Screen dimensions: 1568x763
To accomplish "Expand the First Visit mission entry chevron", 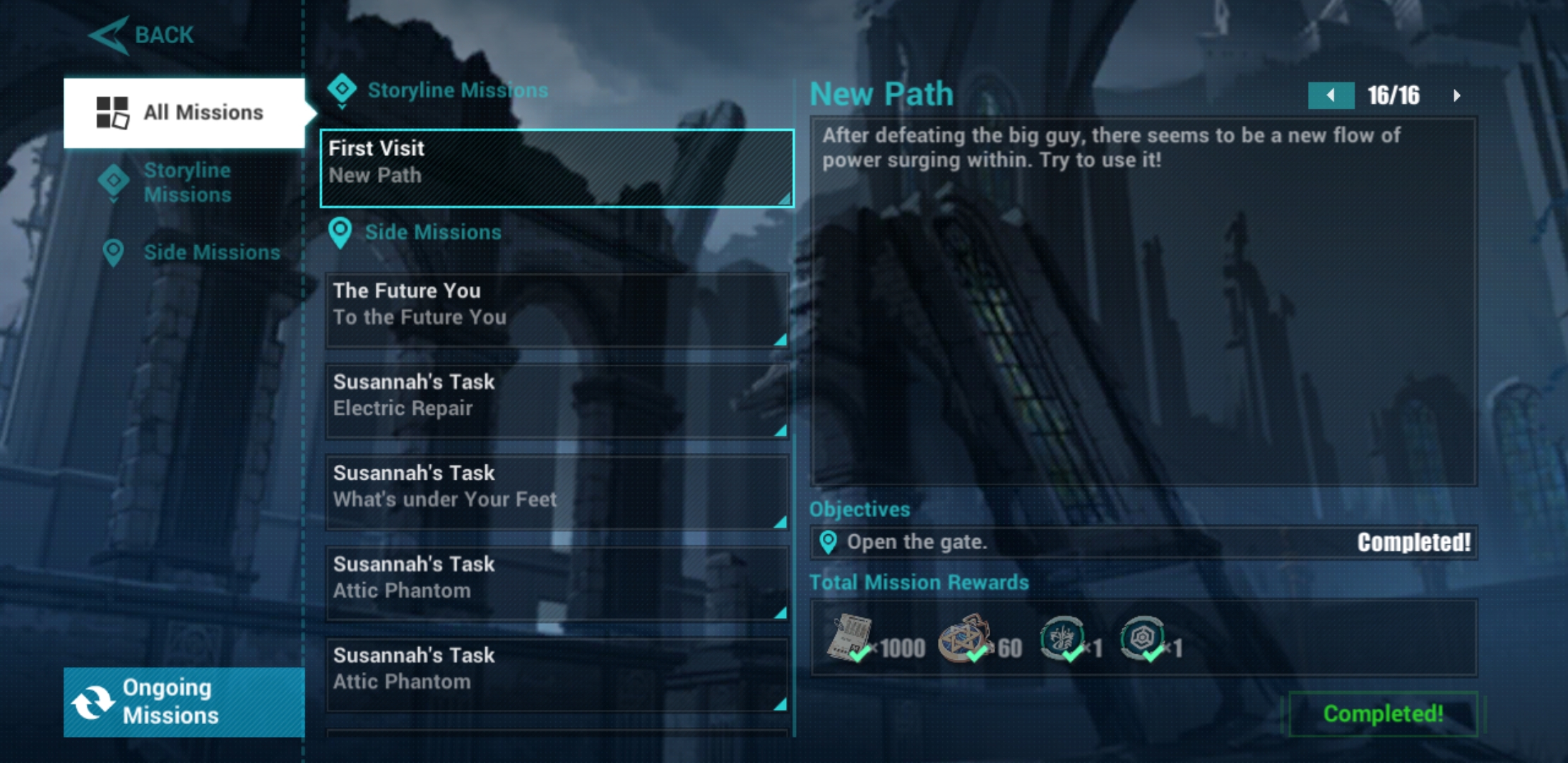I will click(x=783, y=201).
